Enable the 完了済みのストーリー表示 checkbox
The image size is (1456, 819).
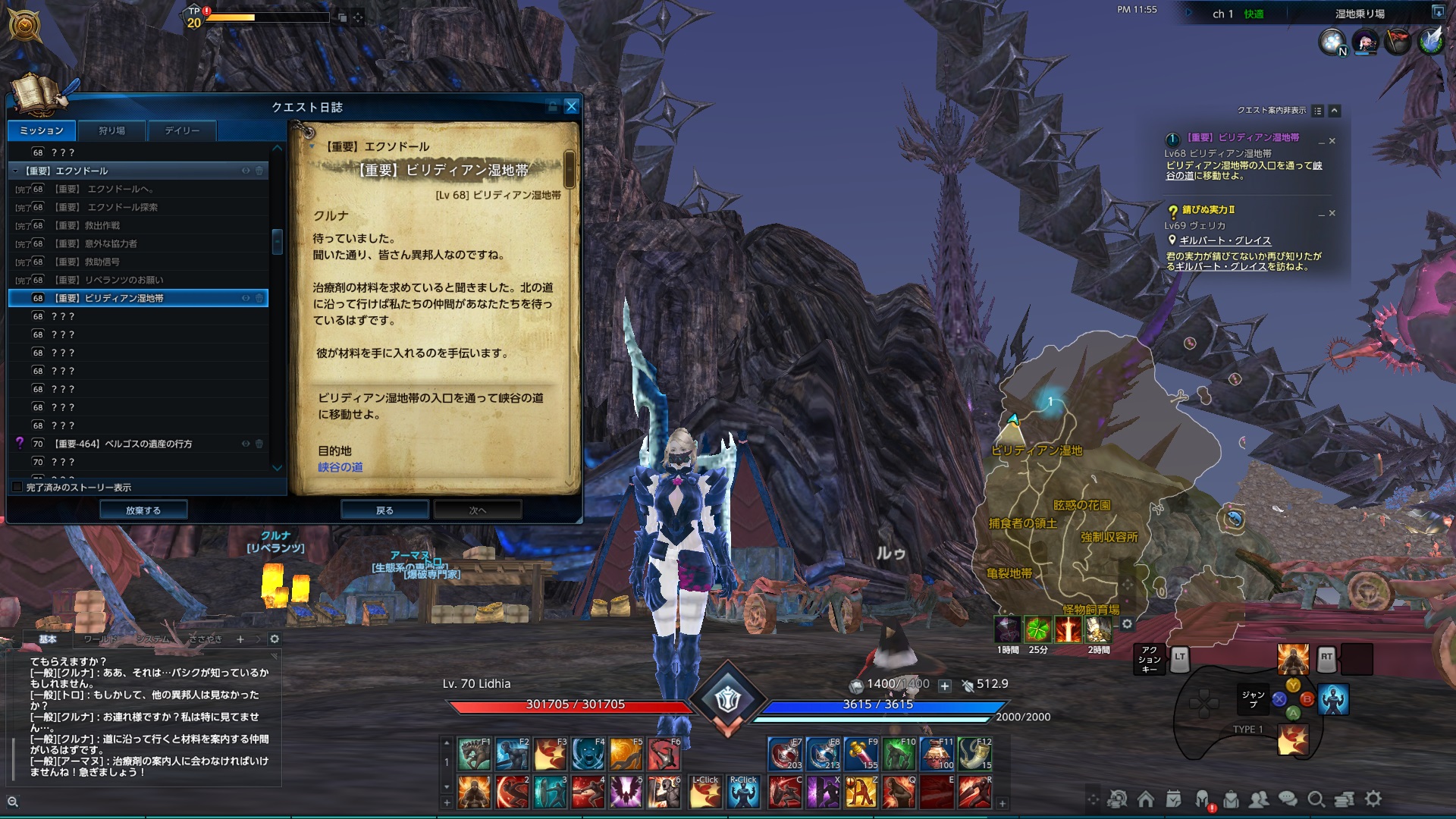16,488
